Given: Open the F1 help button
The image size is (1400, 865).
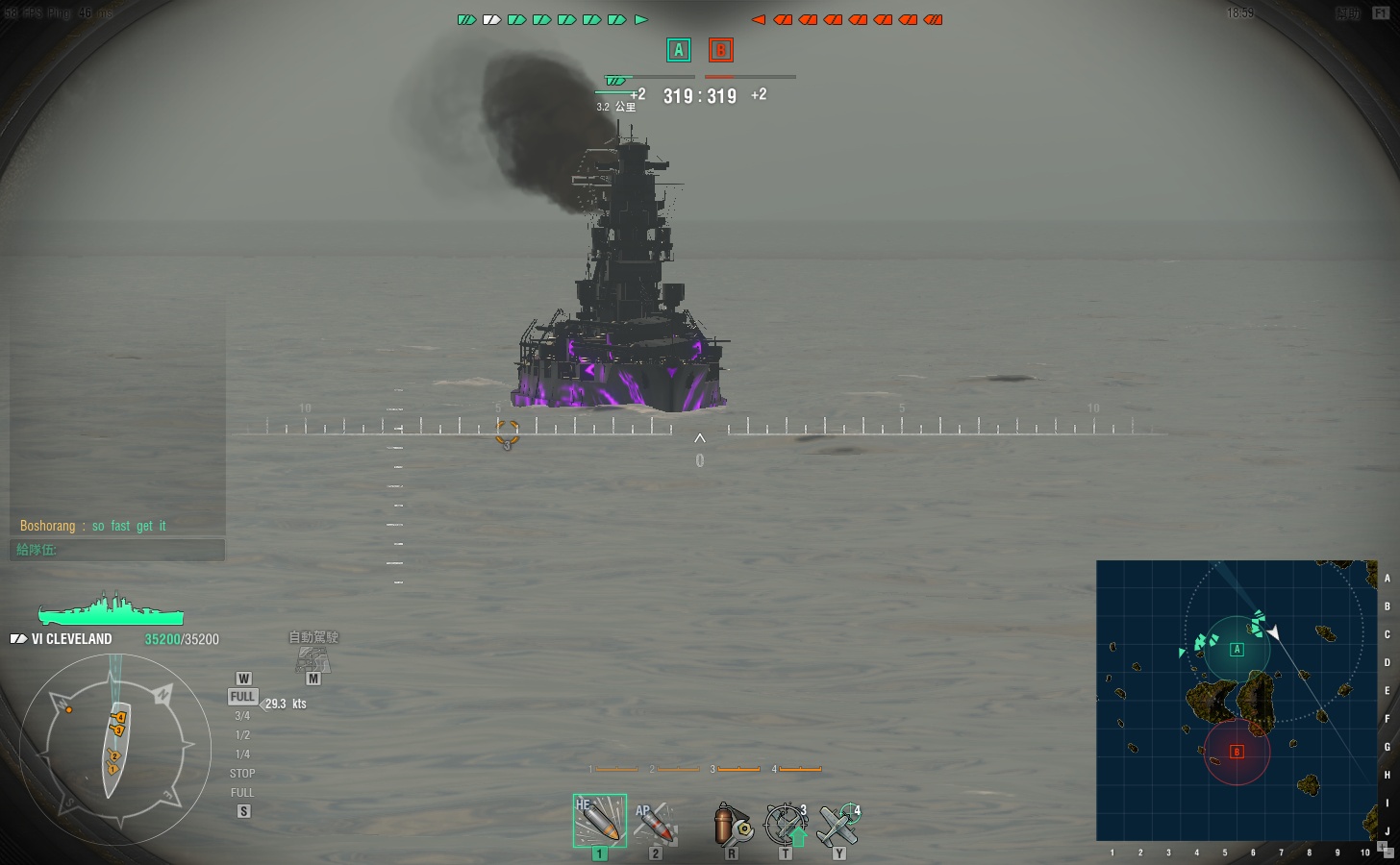Looking at the screenshot, I should pyautogui.click(x=1381, y=13).
